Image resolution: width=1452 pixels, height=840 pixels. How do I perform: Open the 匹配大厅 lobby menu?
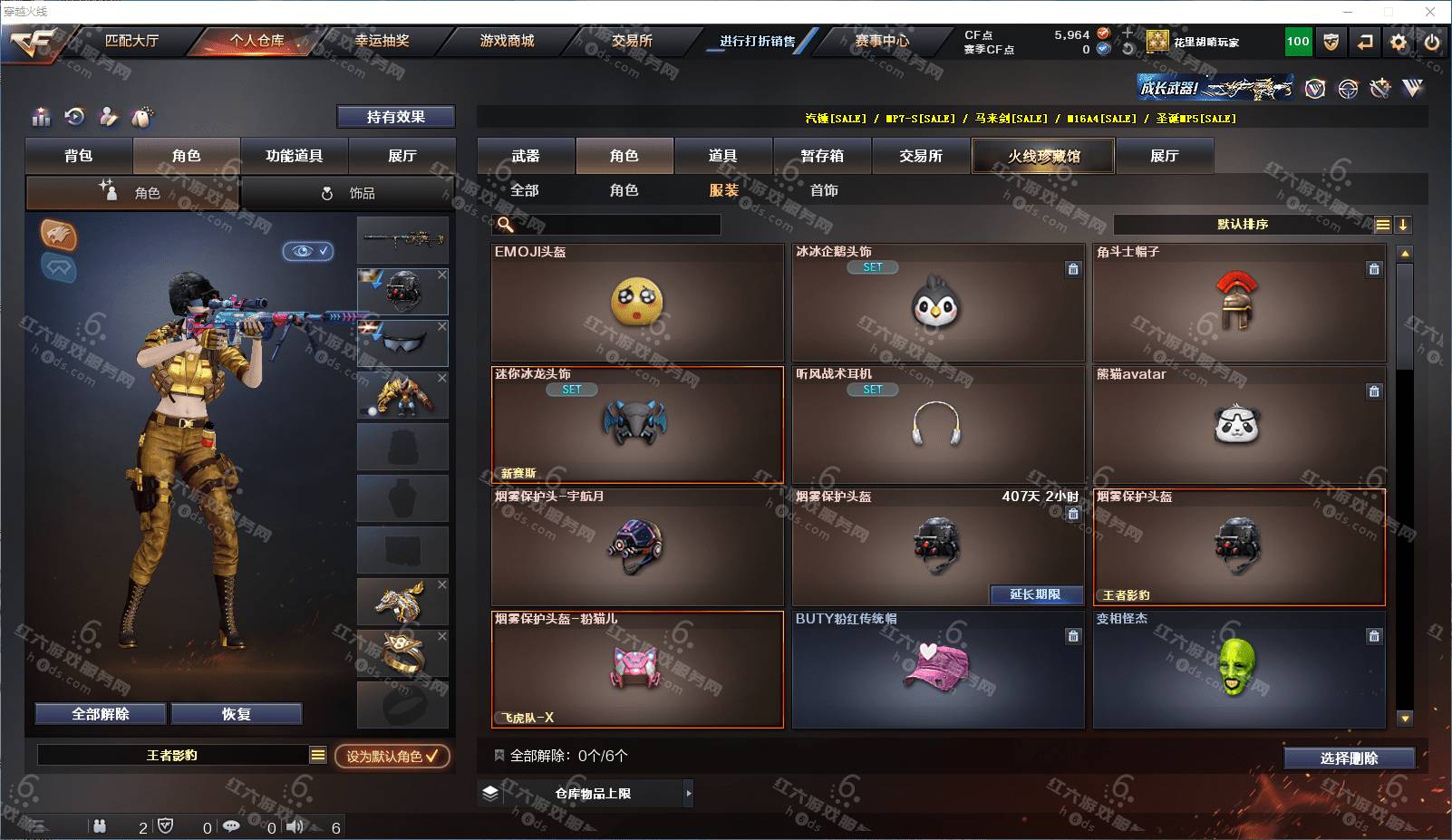click(x=131, y=41)
